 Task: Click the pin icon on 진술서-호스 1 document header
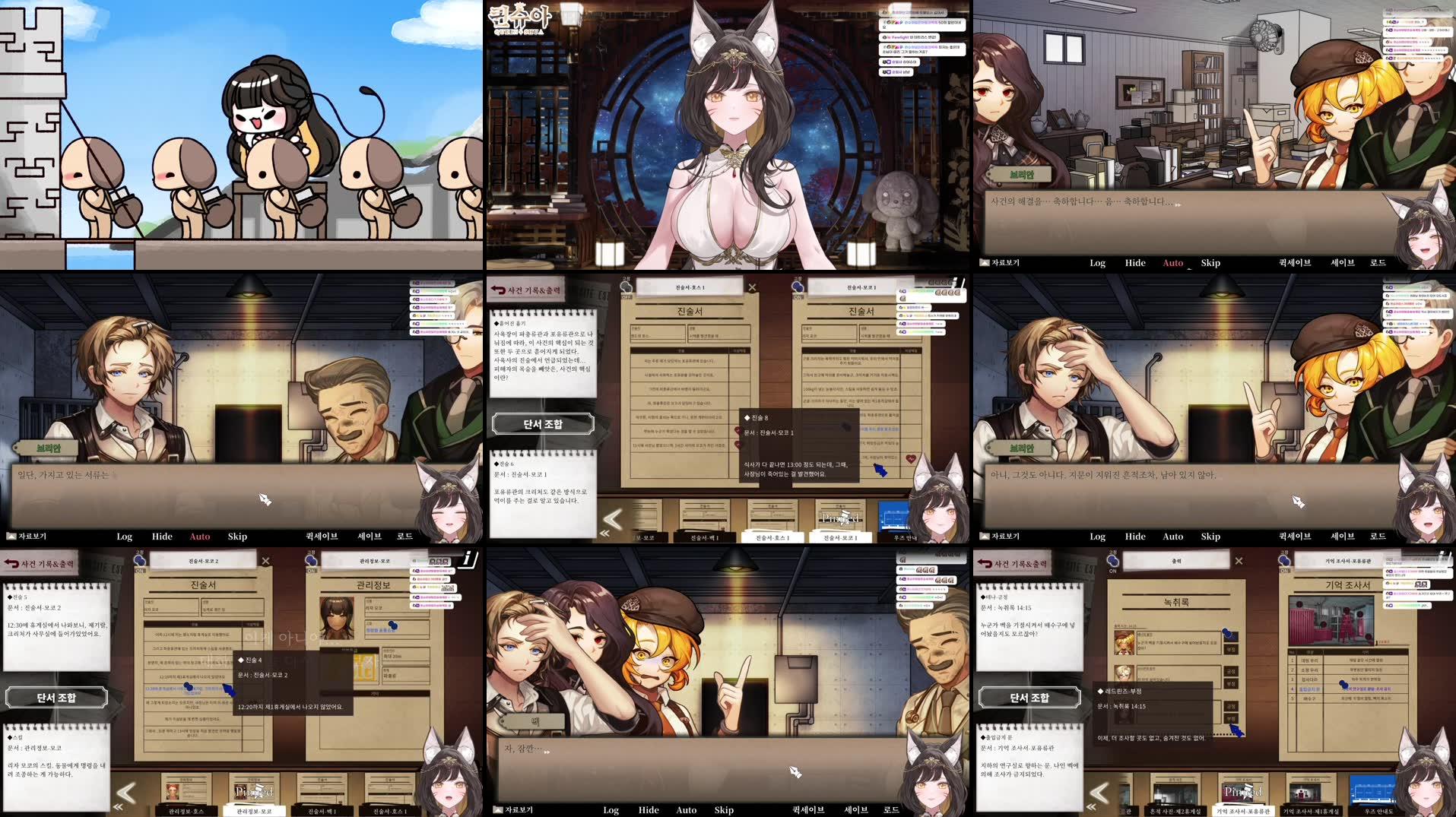[x=626, y=288]
